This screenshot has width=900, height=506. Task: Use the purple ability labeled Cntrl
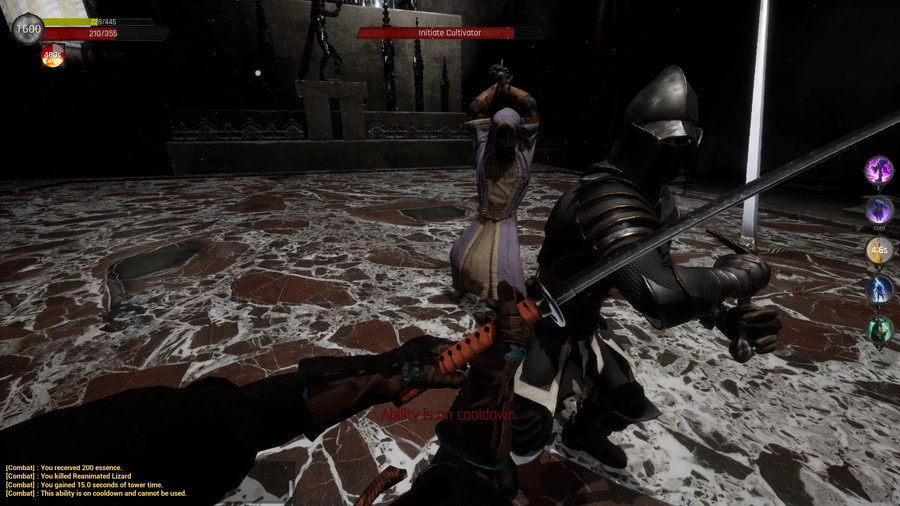tap(879, 210)
